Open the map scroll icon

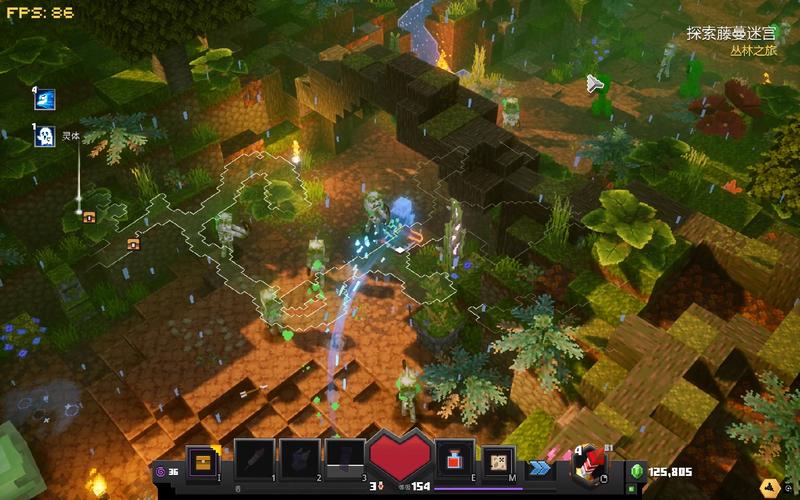[499, 461]
